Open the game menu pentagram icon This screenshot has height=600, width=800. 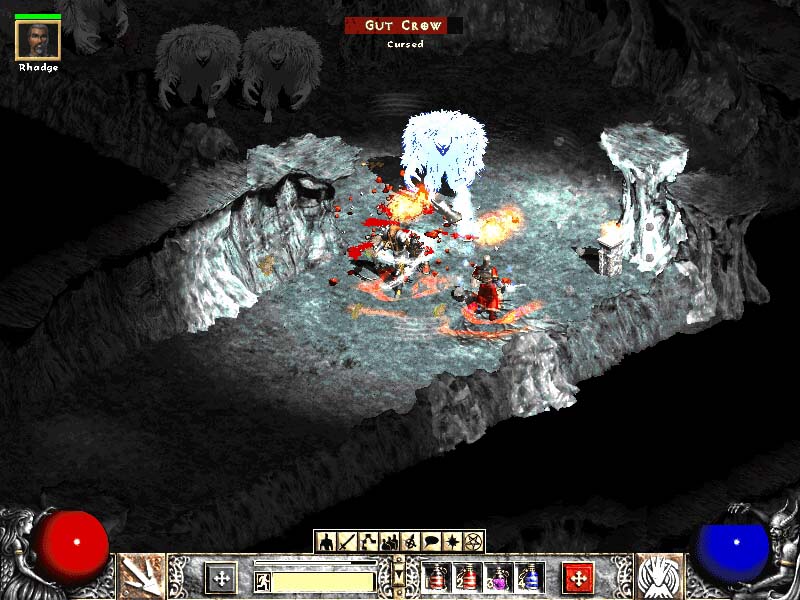pos(473,542)
